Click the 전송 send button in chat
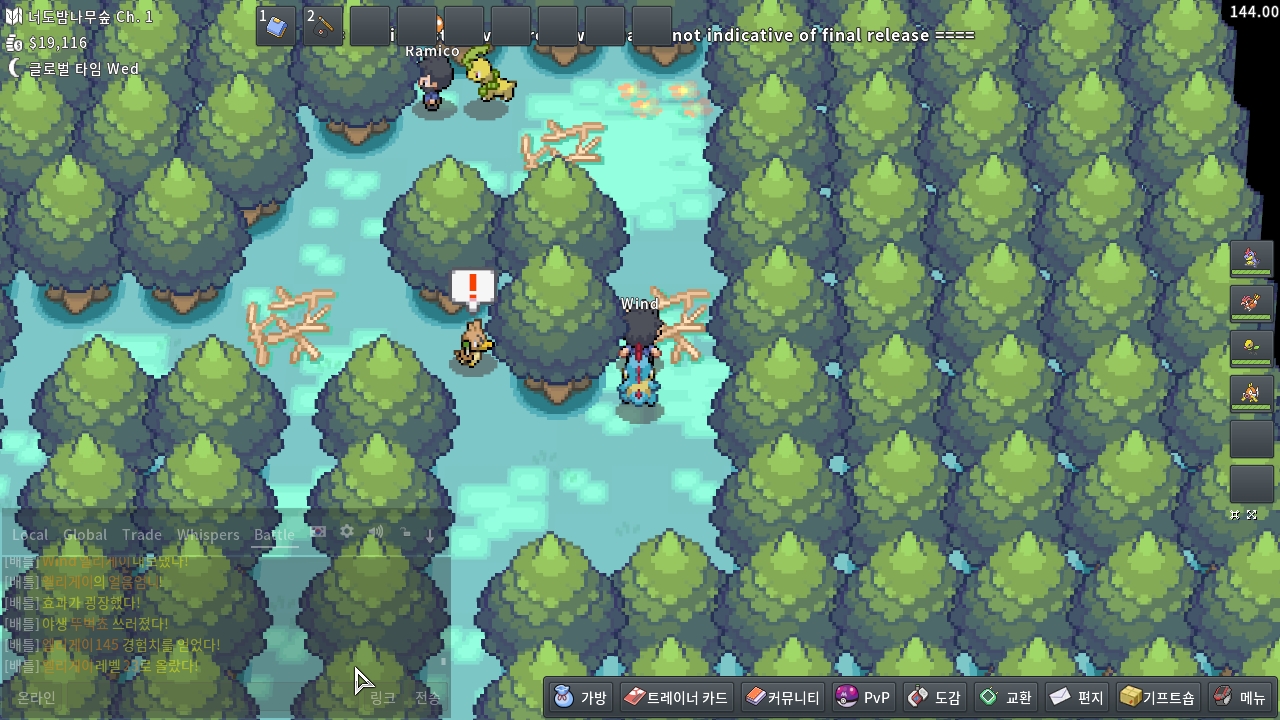The height and width of the screenshot is (720, 1280). click(427, 697)
